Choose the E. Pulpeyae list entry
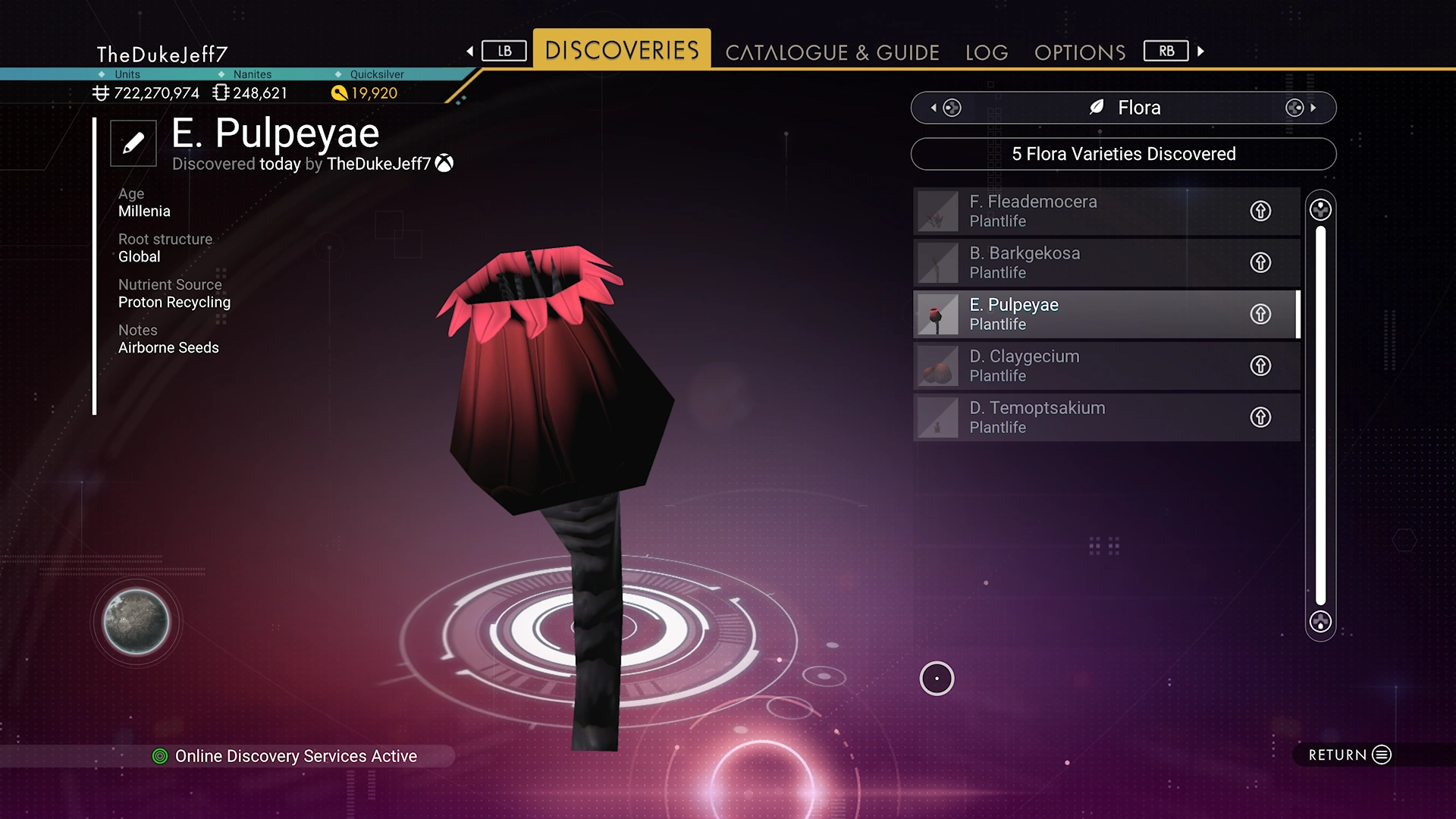This screenshot has height=819, width=1456. pyautogui.click(x=1077, y=314)
